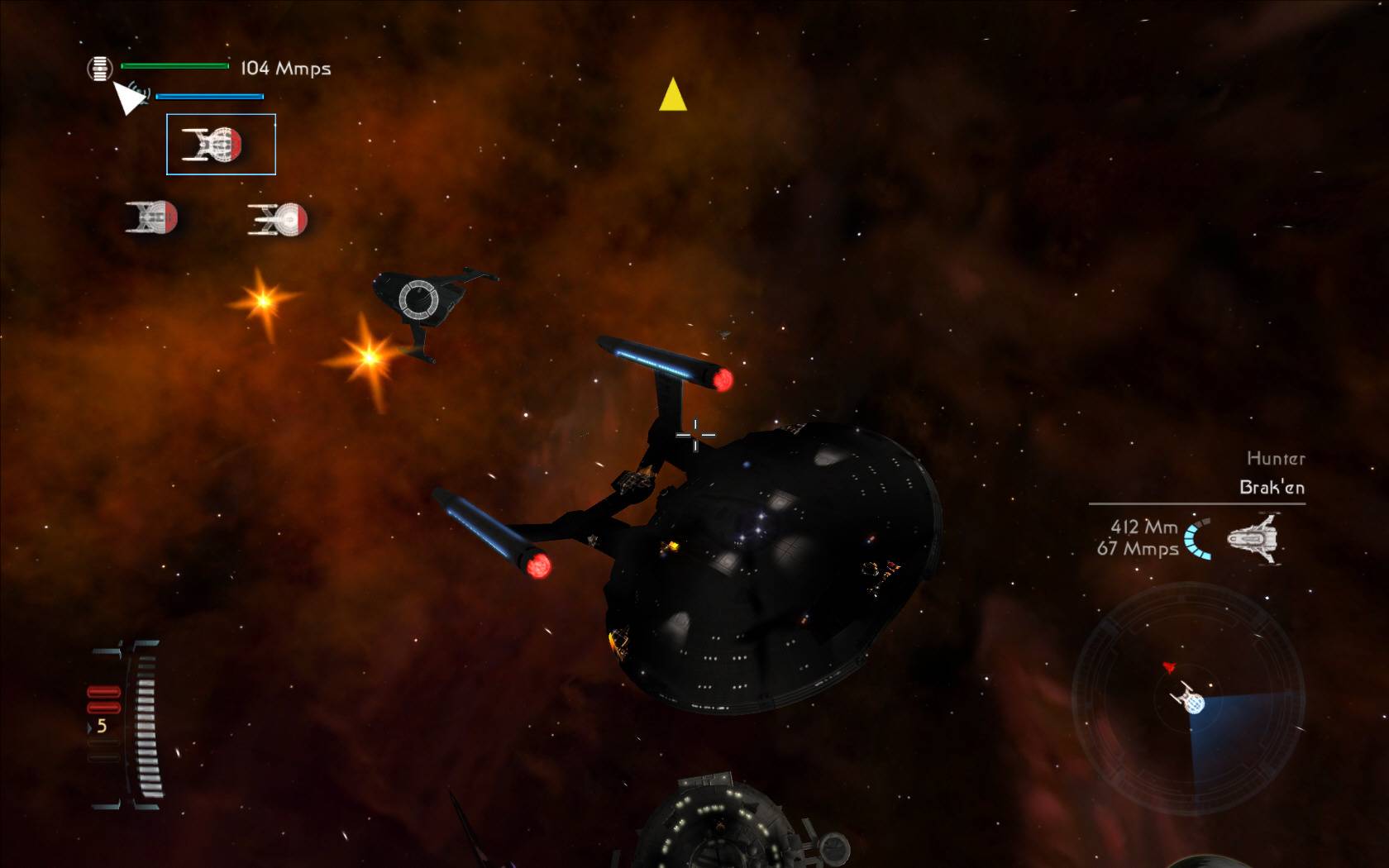
Task: Click the circular hull status icon
Action: coord(99,69)
